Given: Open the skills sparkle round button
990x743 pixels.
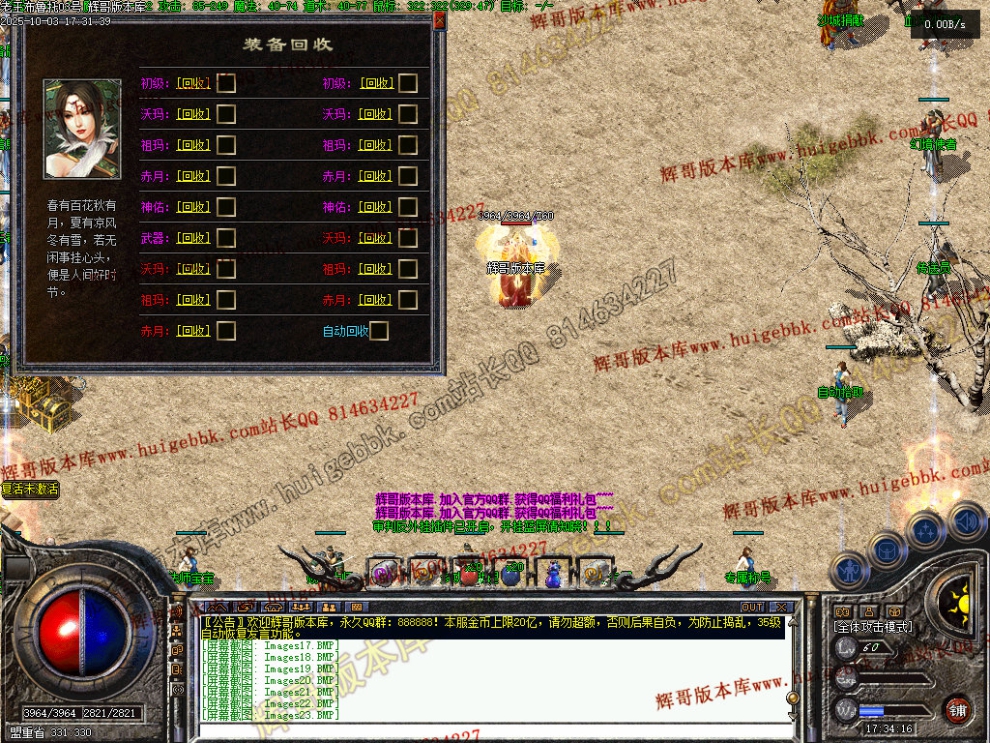Looking at the screenshot, I should click(x=926, y=530).
